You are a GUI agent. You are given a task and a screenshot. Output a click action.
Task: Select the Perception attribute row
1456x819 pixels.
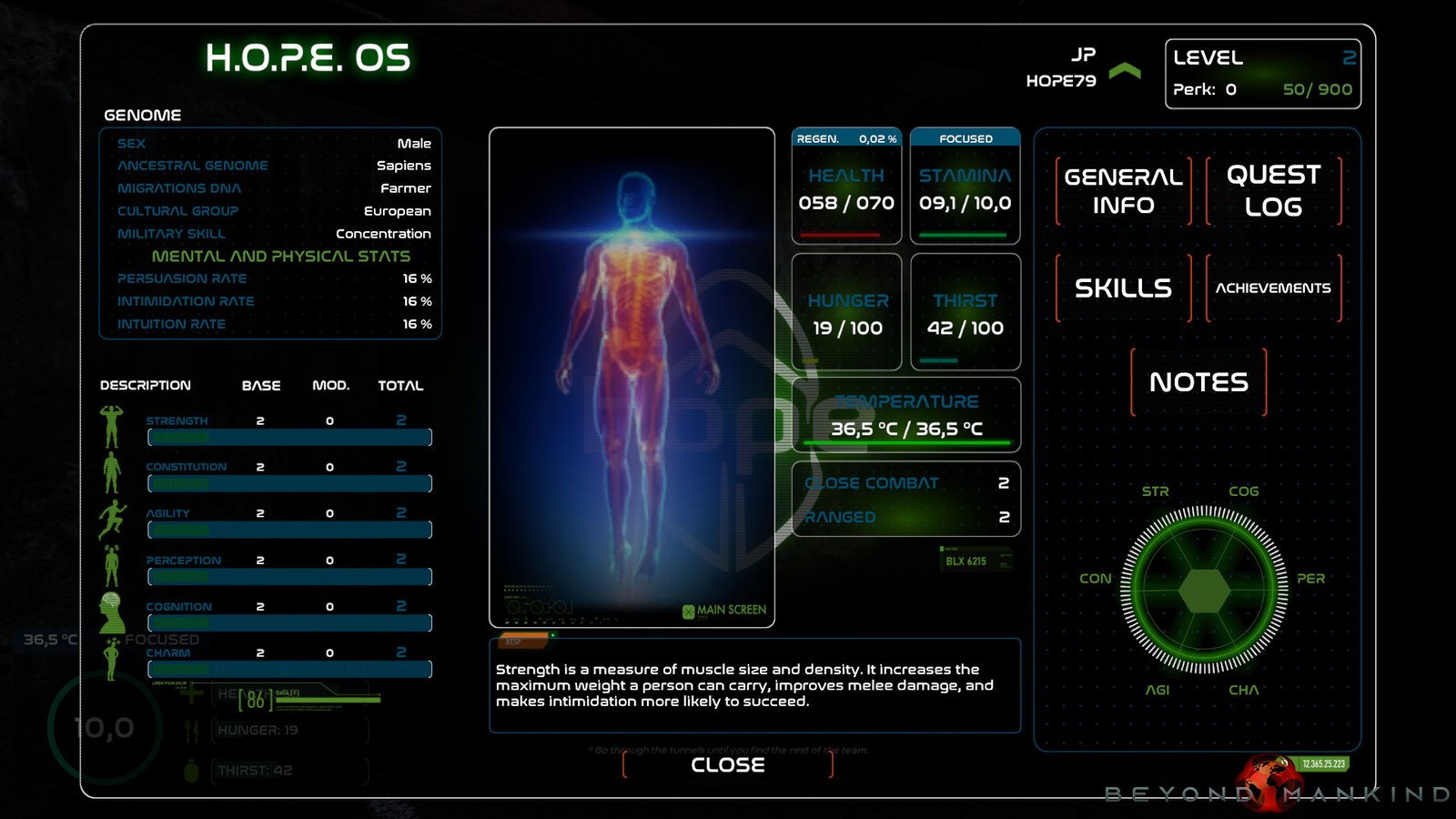(288, 569)
